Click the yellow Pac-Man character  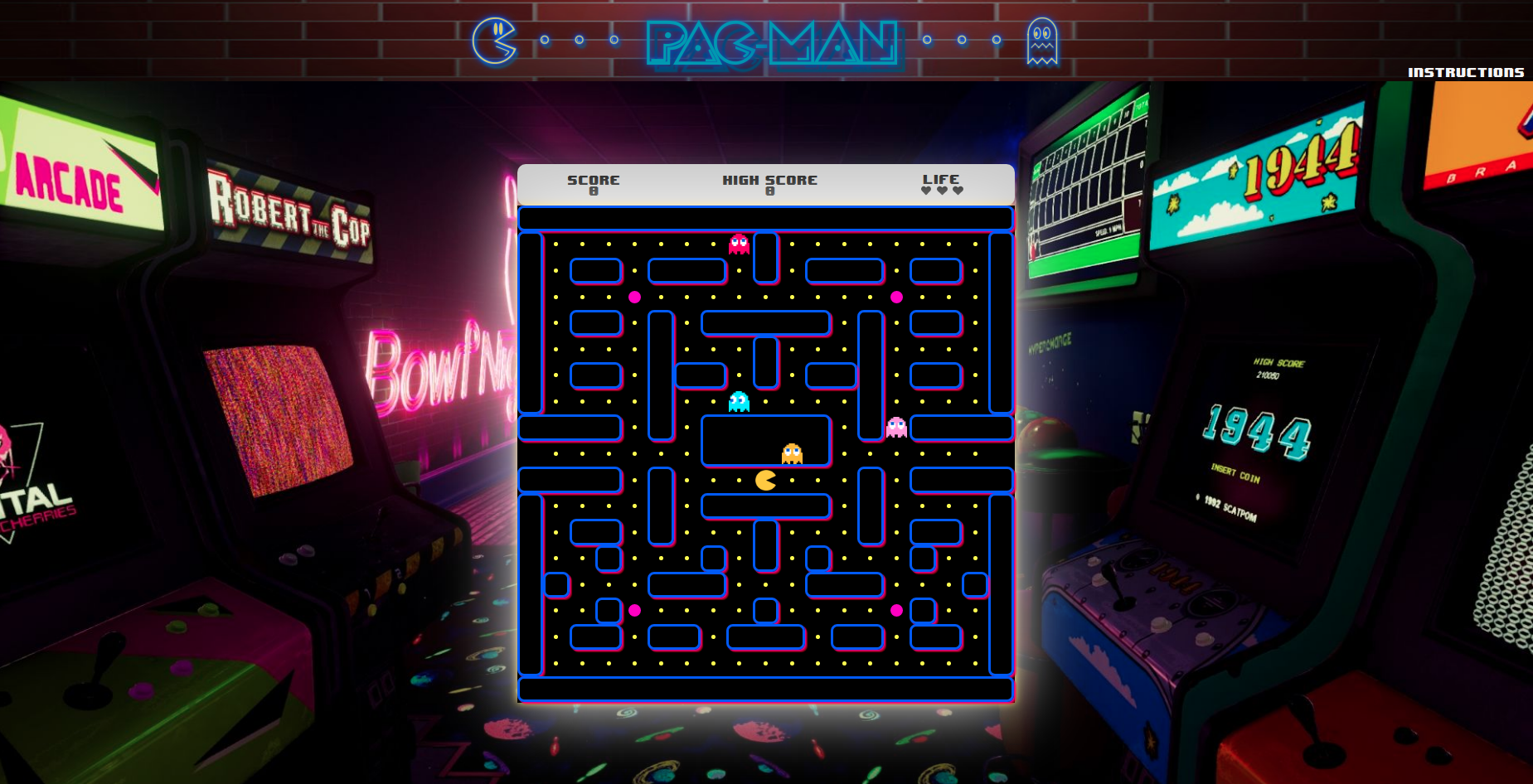click(x=764, y=482)
